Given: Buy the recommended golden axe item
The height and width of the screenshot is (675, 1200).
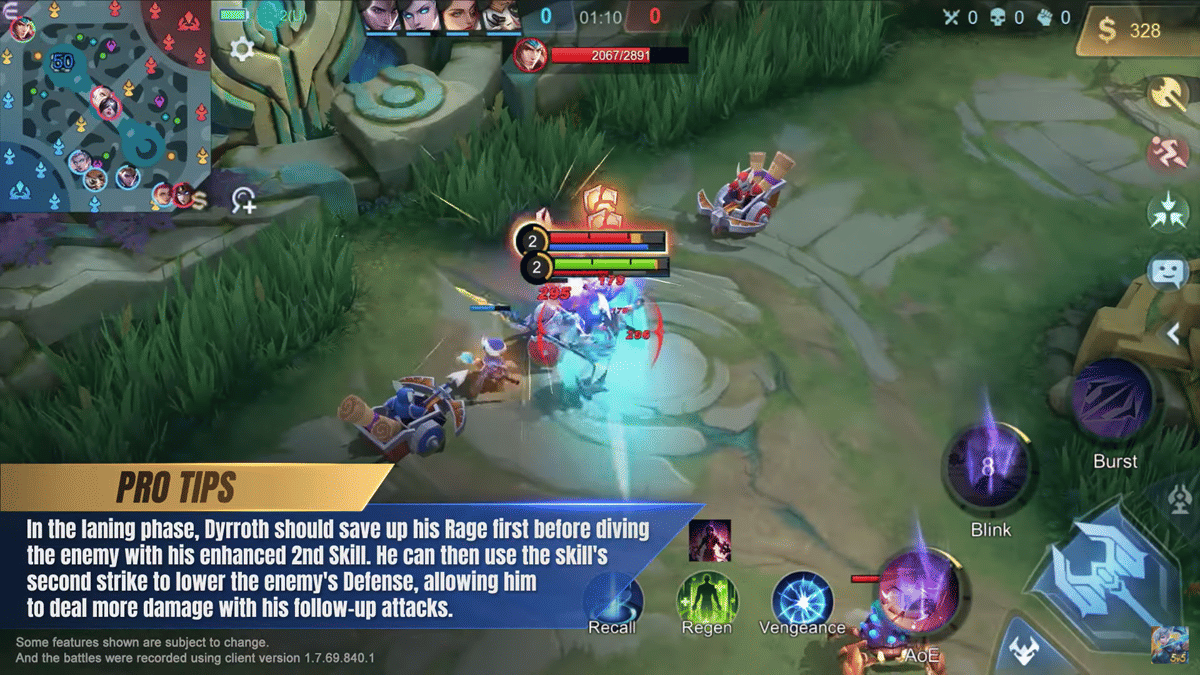Looking at the screenshot, I should click(1166, 93).
